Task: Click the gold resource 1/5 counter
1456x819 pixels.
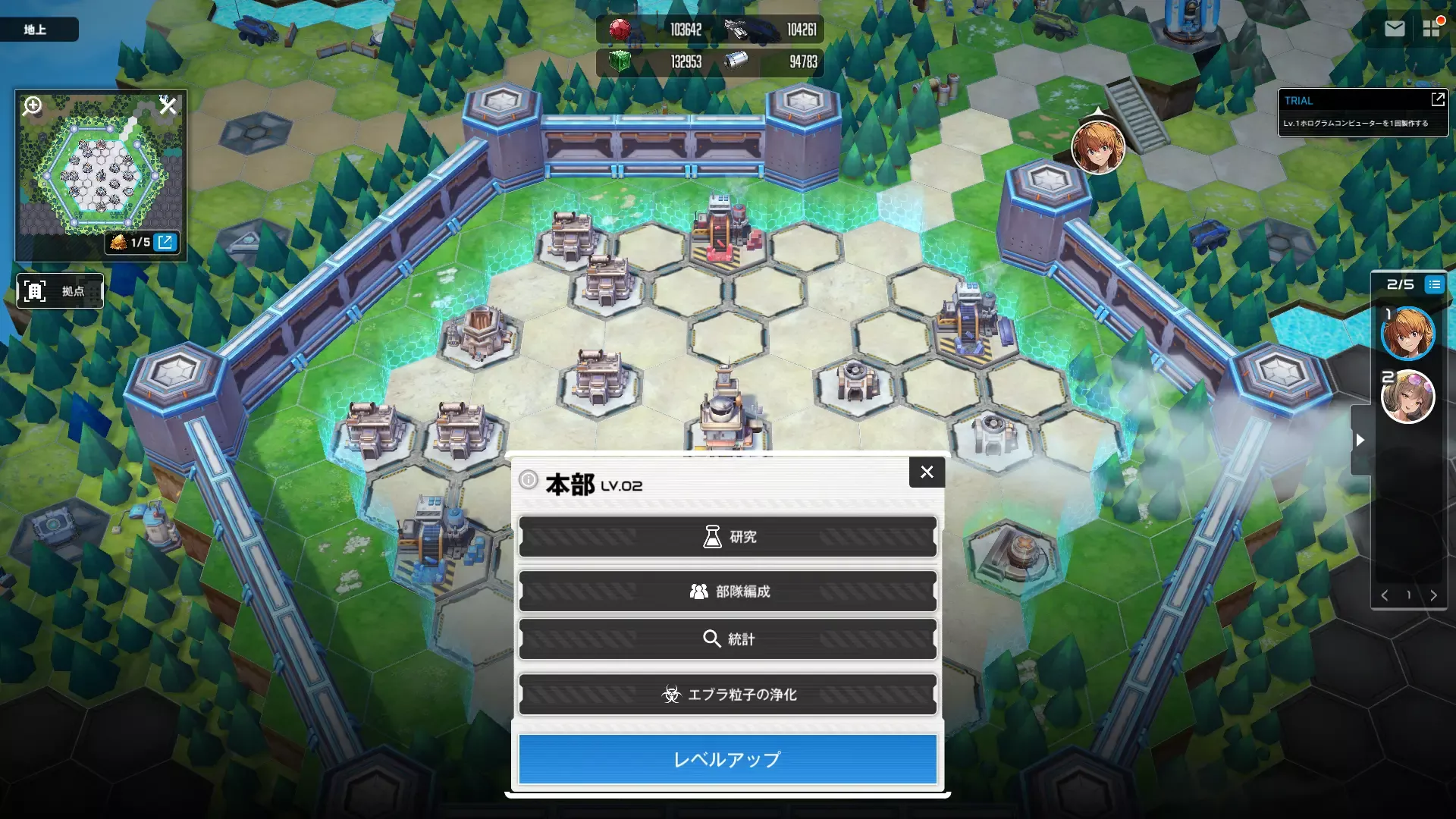Action: pyautogui.click(x=132, y=243)
